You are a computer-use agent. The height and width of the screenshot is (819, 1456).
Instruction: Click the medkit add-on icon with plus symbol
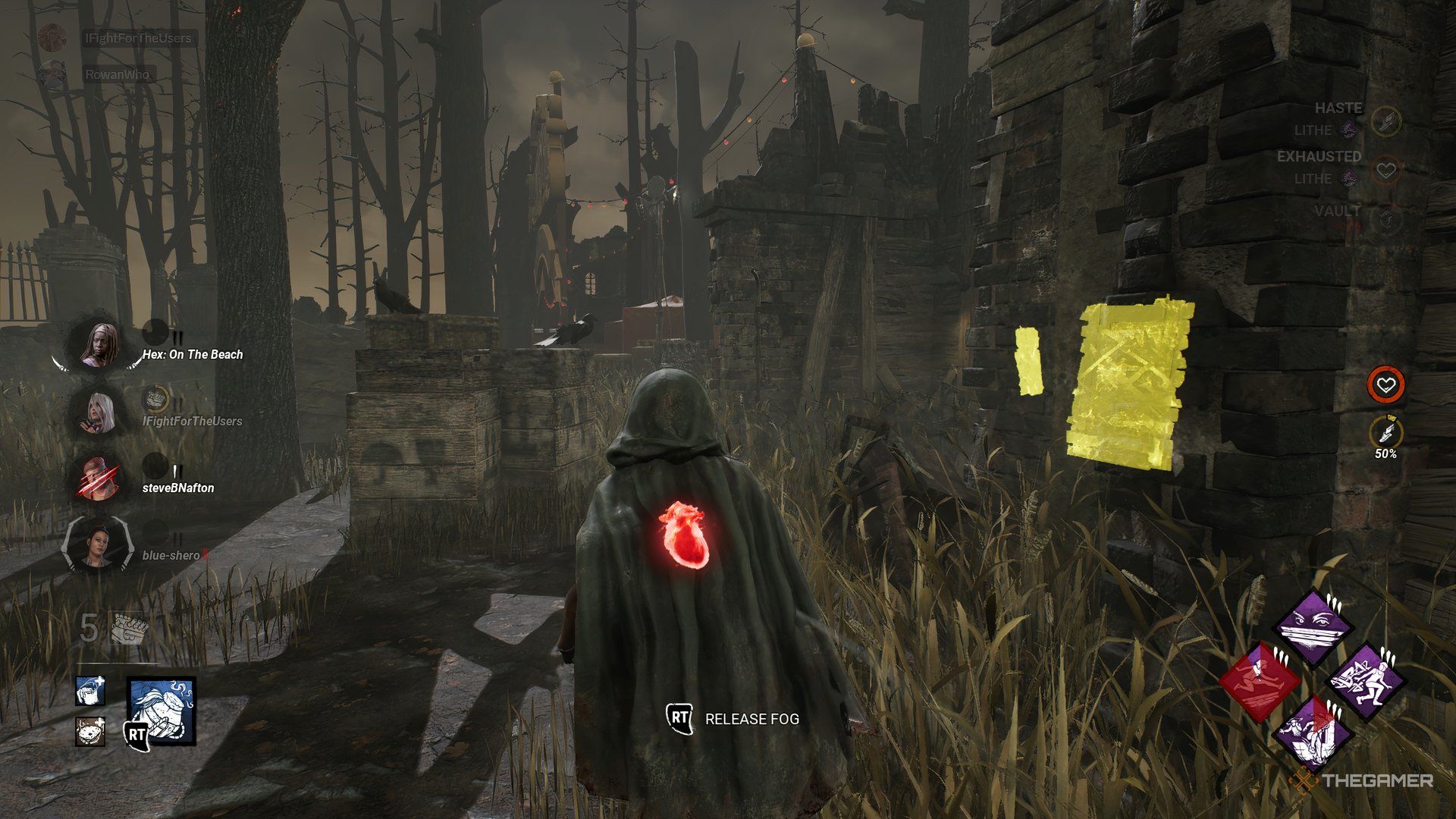click(x=89, y=692)
